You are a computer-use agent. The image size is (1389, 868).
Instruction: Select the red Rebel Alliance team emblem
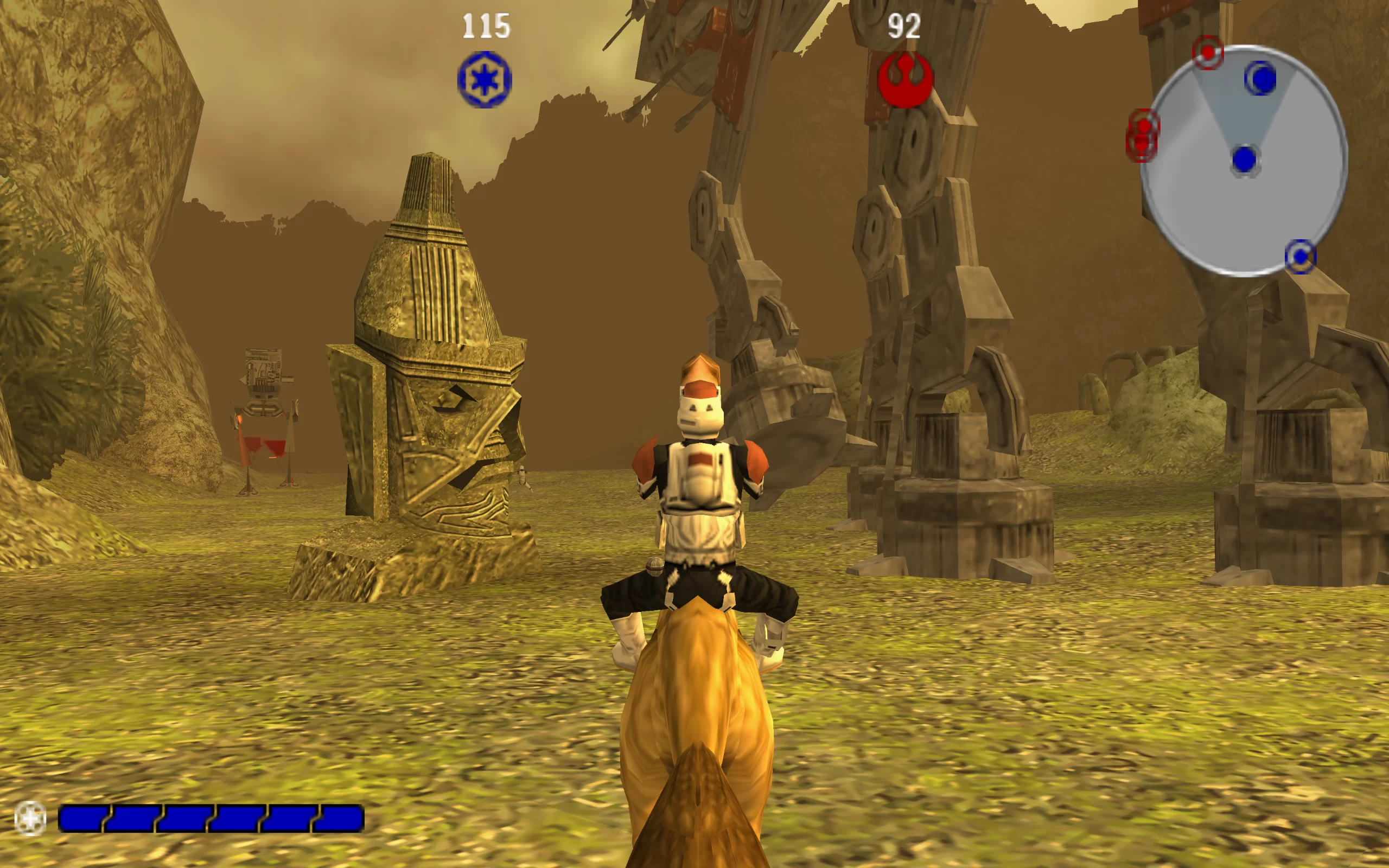[x=905, y=80]
